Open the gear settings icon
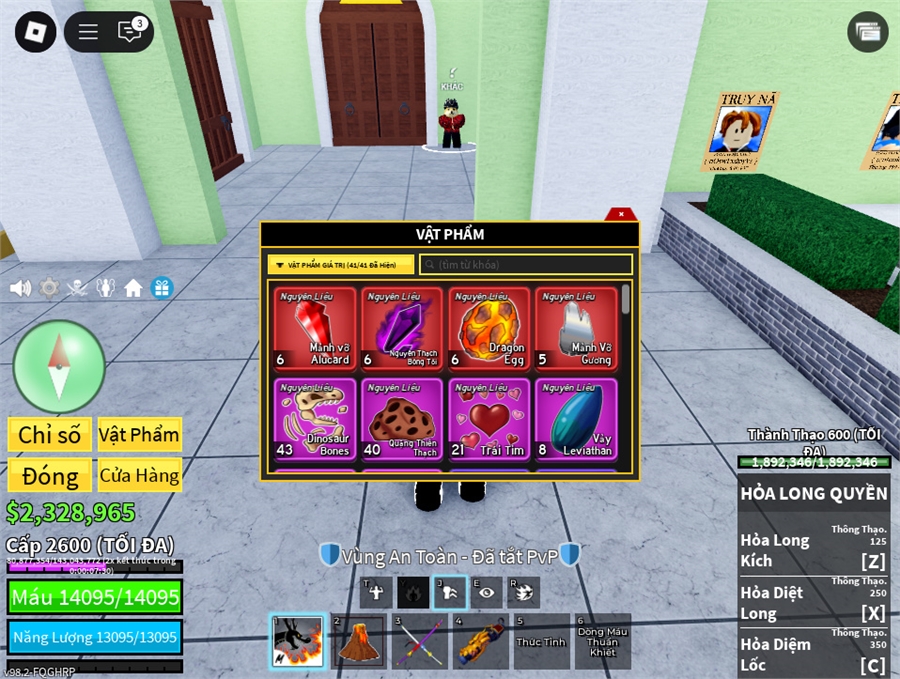 [49, 288]
